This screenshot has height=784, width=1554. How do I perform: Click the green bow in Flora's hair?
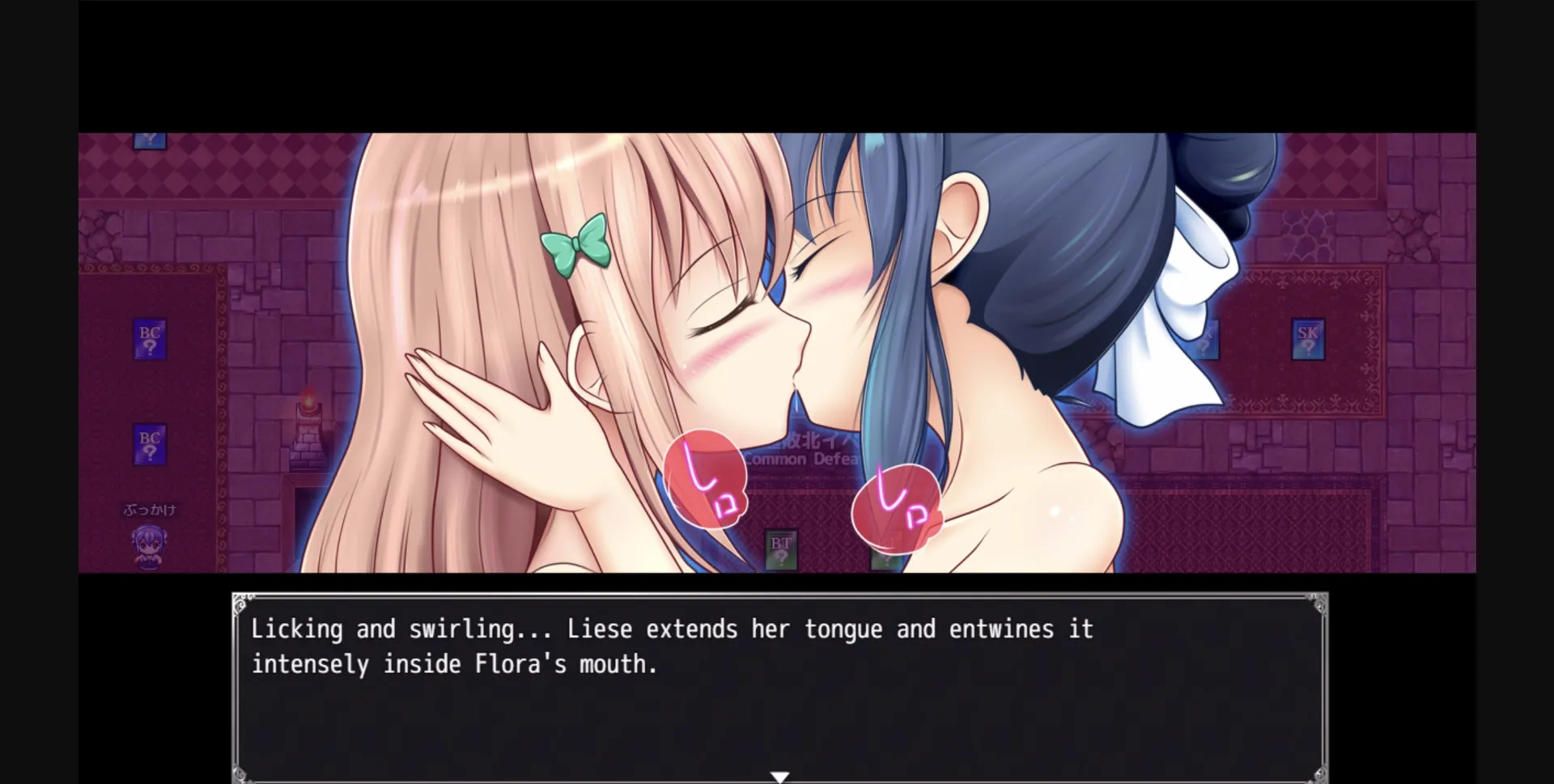click(577, 244)
